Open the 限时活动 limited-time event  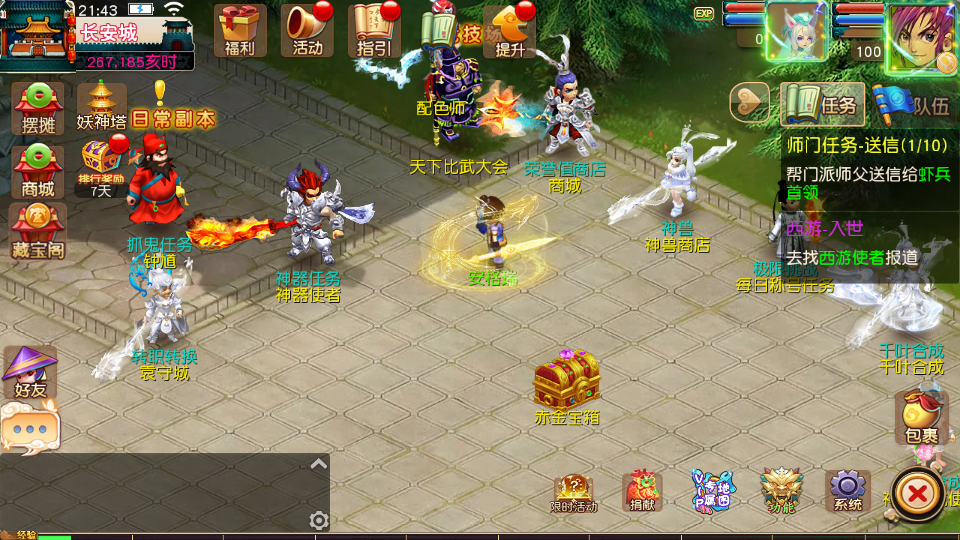click(574, 493)
